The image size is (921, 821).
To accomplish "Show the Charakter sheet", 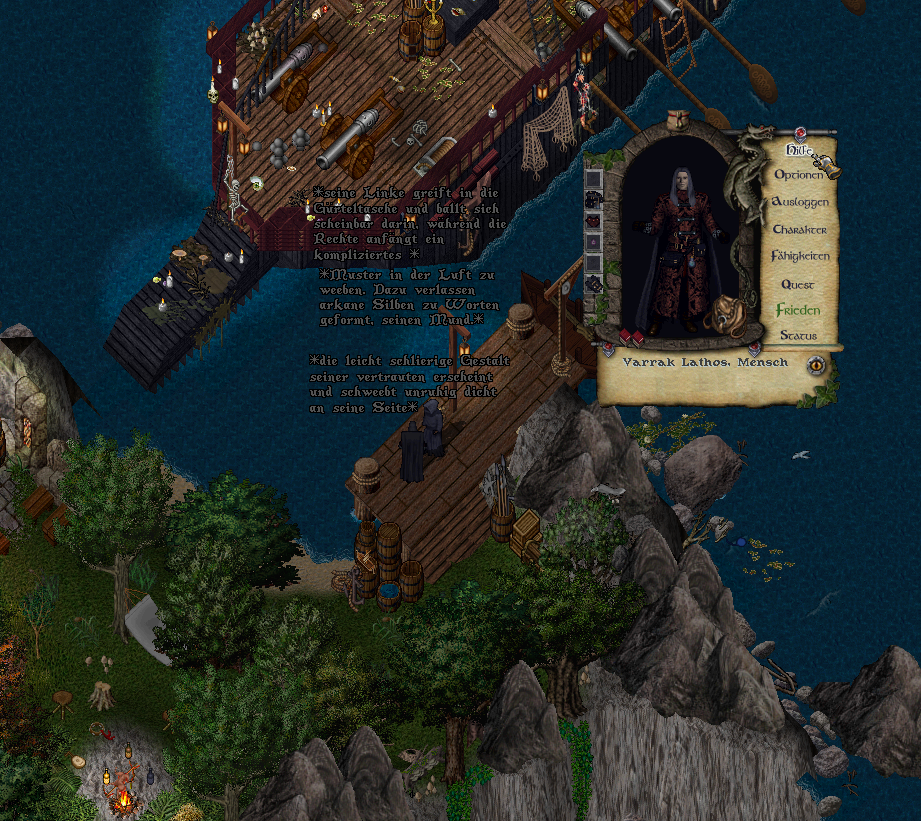I will click(x=799, y=229).
